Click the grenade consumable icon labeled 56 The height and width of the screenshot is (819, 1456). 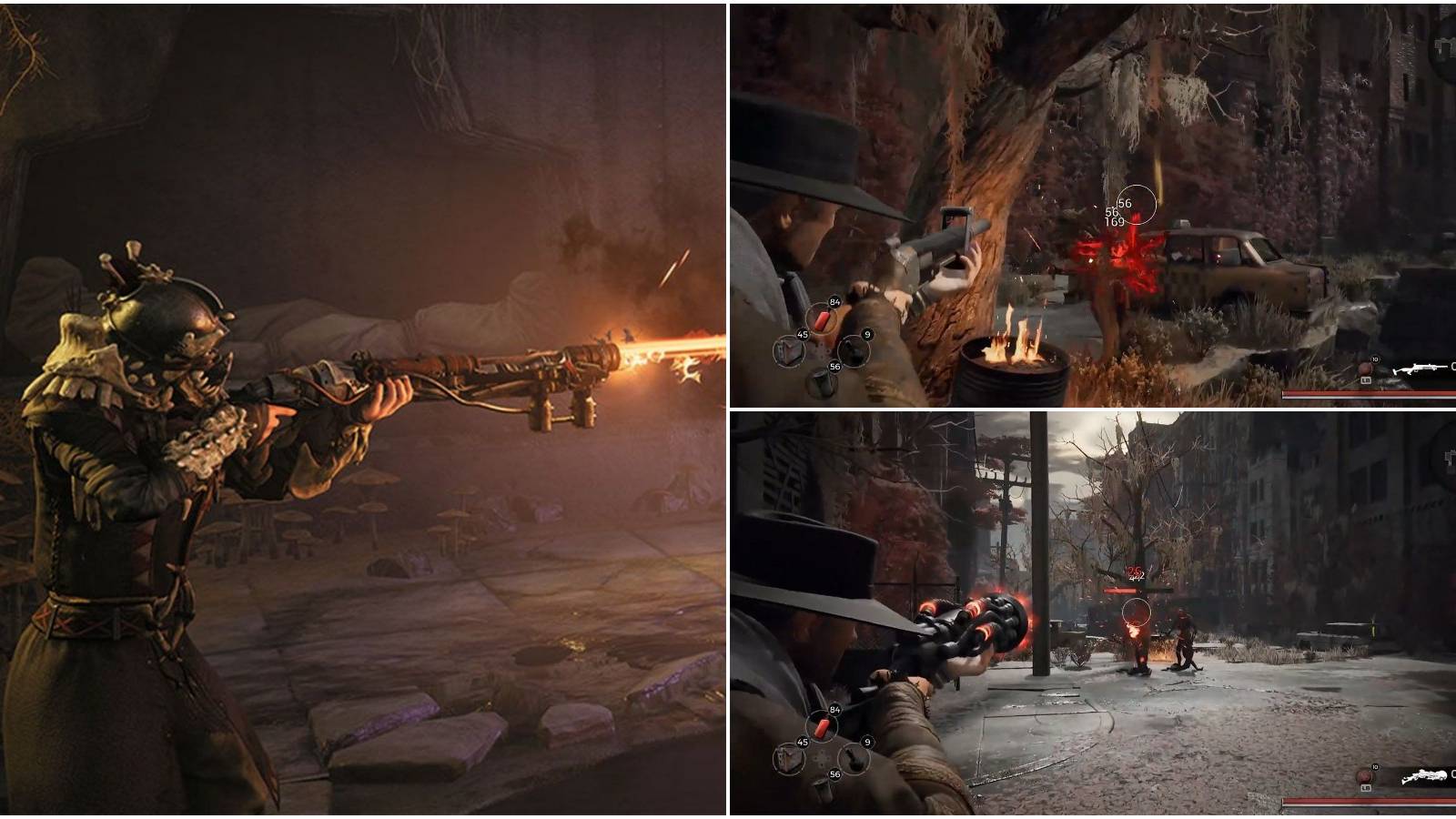pyautogui.click(x=823, y=382)
